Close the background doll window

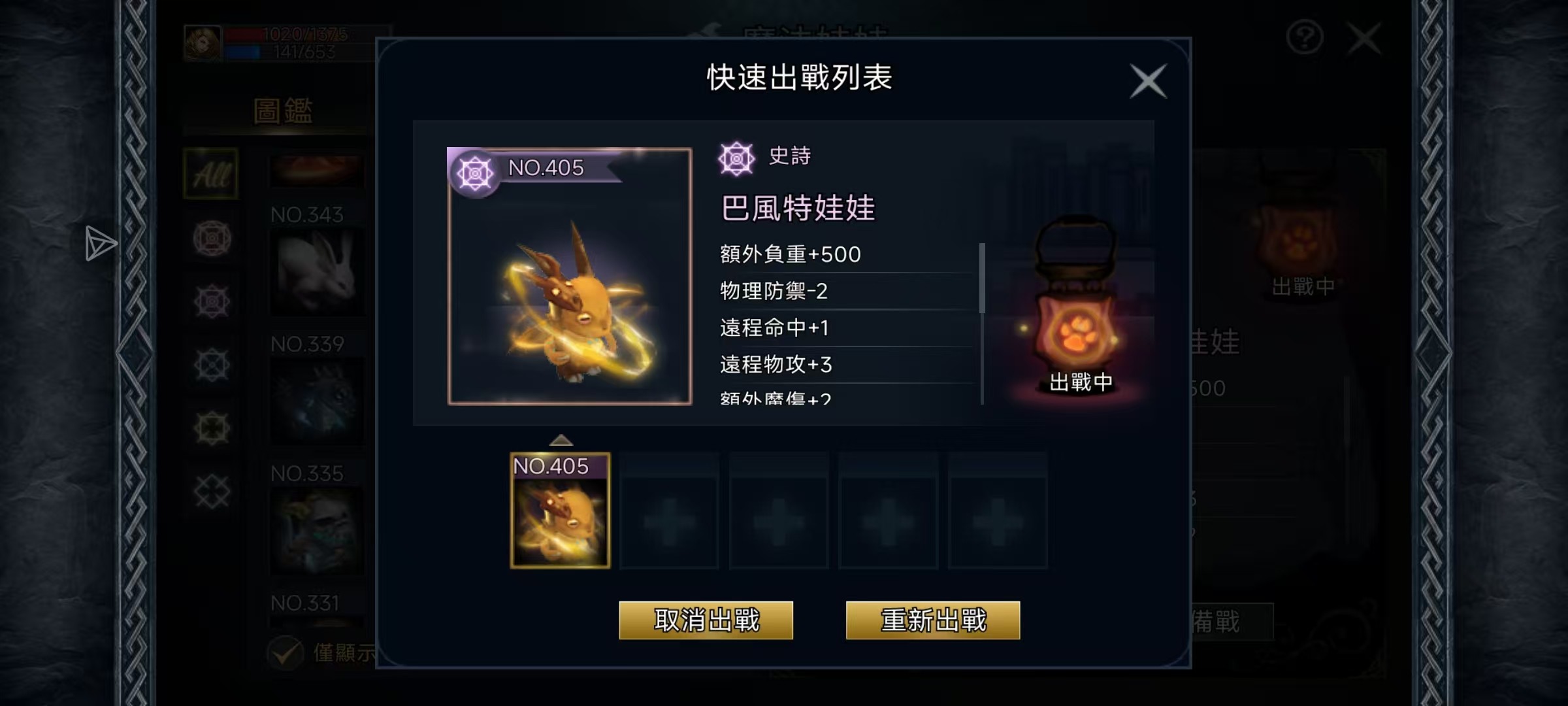click(1364, 38)
